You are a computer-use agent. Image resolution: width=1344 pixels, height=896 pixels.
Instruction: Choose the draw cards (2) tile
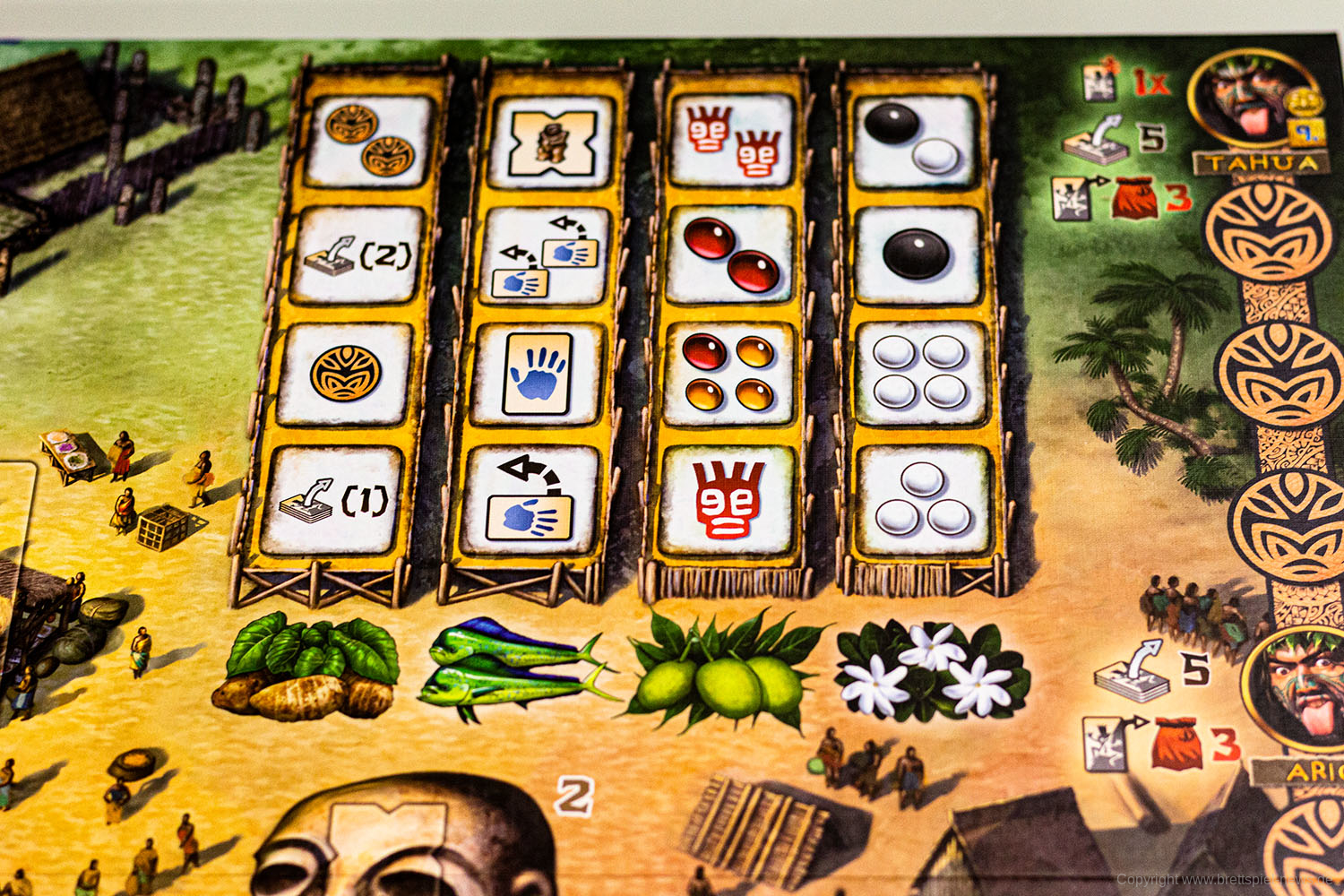tap(358, 255)
